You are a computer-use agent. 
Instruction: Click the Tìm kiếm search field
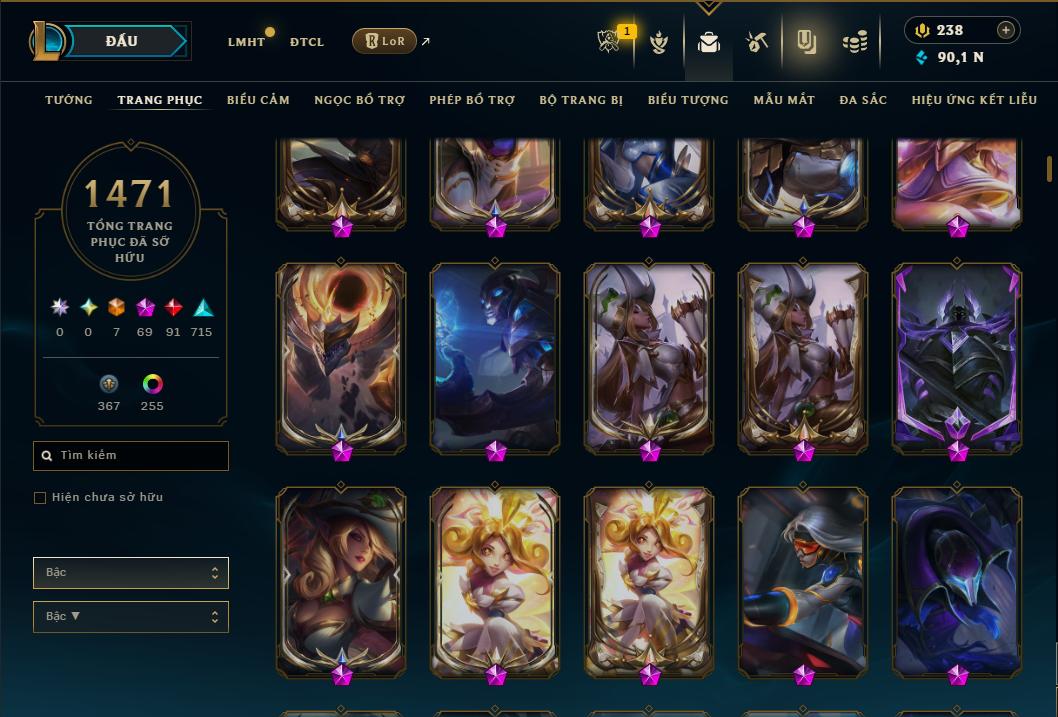coord(131,456)
